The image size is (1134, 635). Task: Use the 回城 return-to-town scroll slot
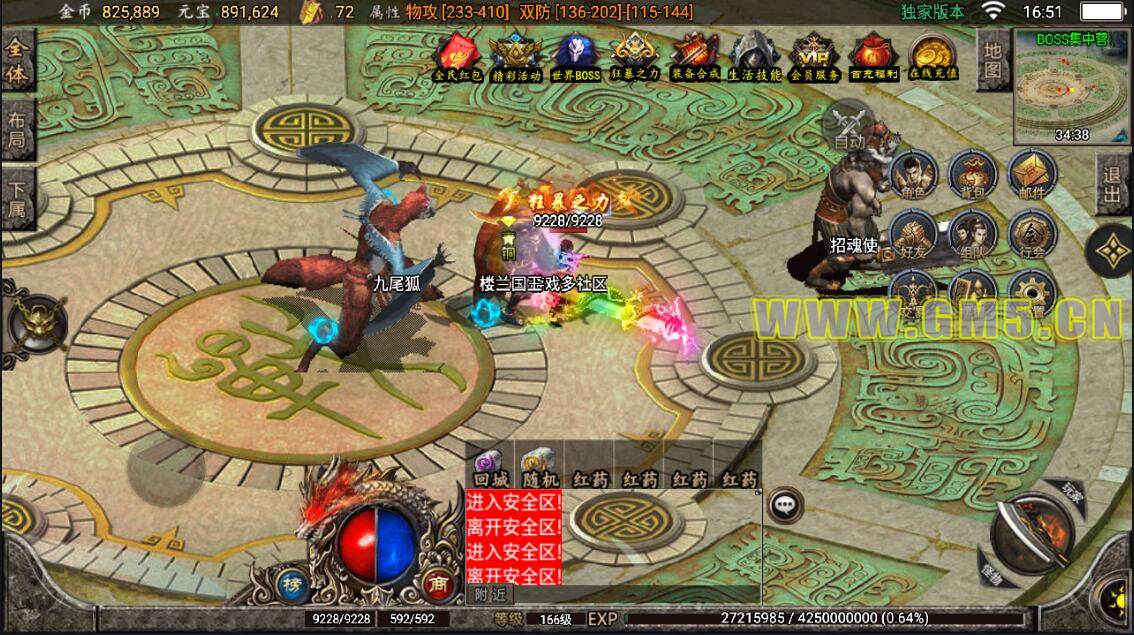point(489,466)
